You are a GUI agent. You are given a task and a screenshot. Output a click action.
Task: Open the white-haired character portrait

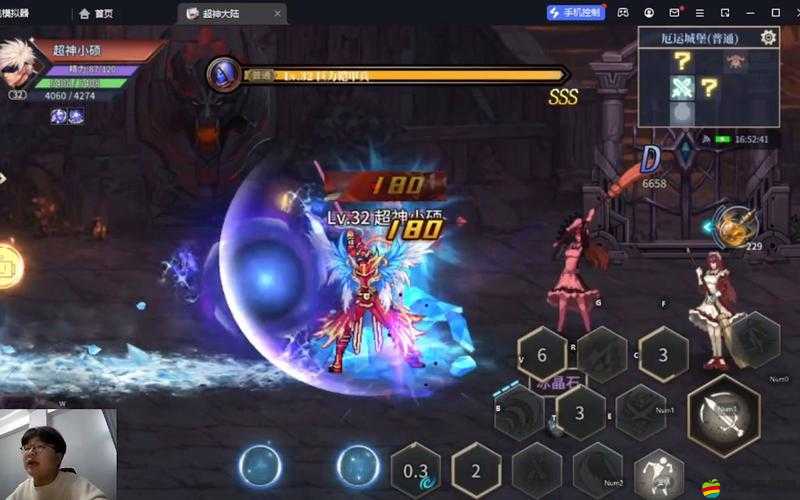point(18,62)
